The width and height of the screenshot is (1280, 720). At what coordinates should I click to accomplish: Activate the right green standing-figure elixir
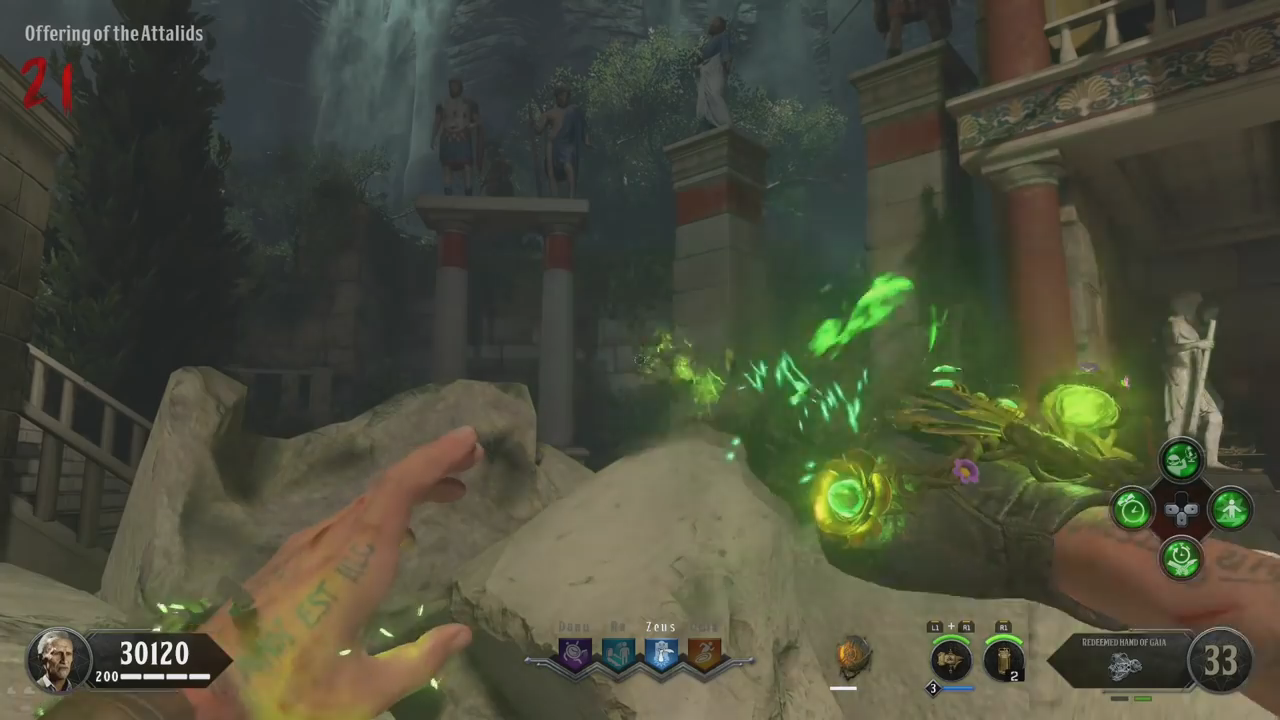(x=1230, y=509)
